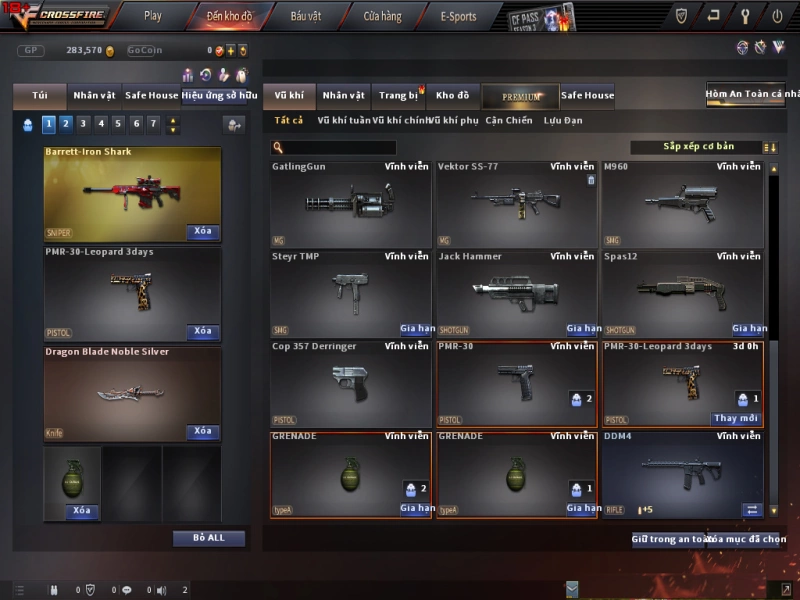Screen dimensions: 800x600
Task: Select loadout bag number 3
Action: (x=83, y=124)
